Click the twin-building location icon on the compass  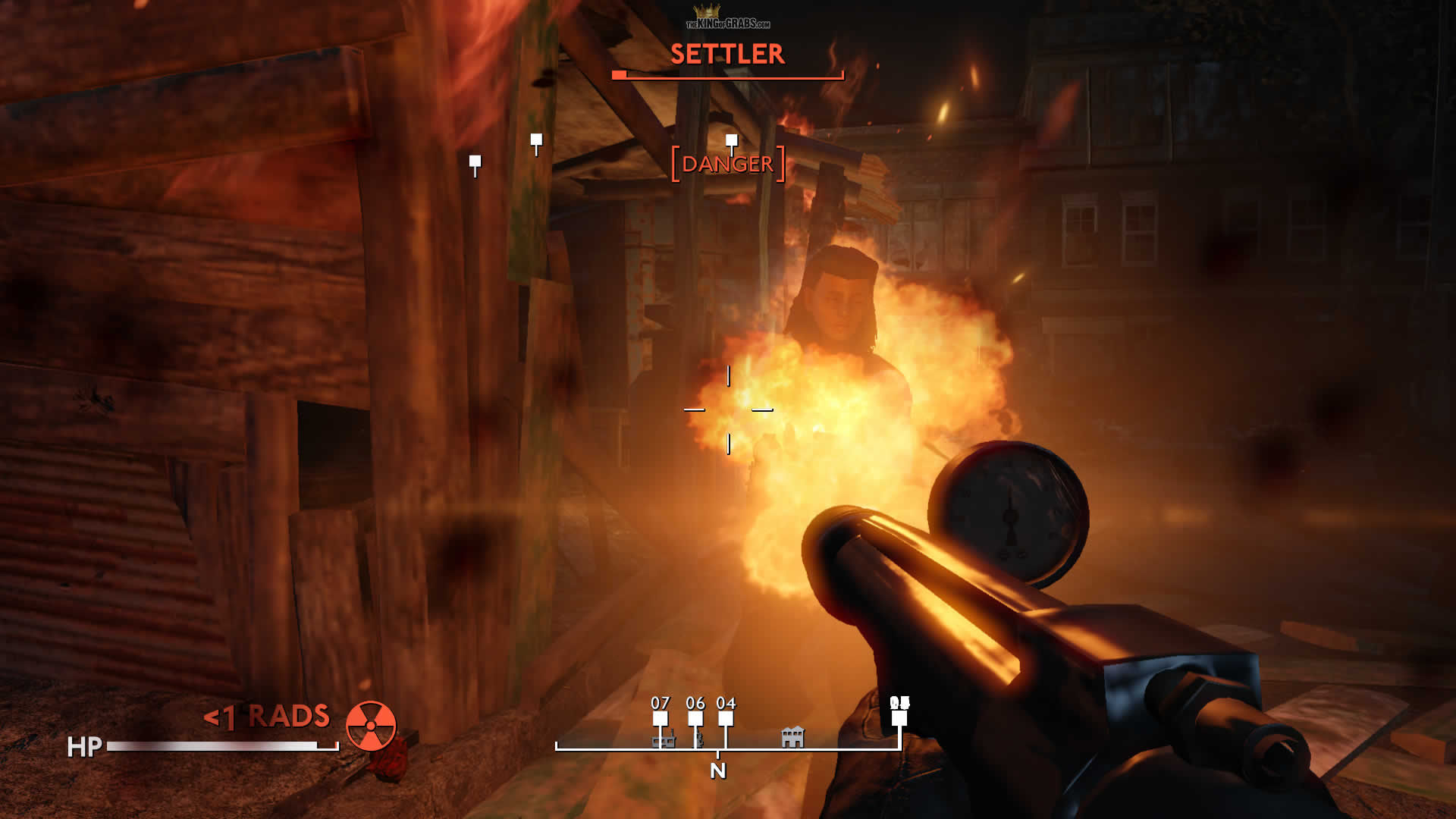[x=792, y=737]
